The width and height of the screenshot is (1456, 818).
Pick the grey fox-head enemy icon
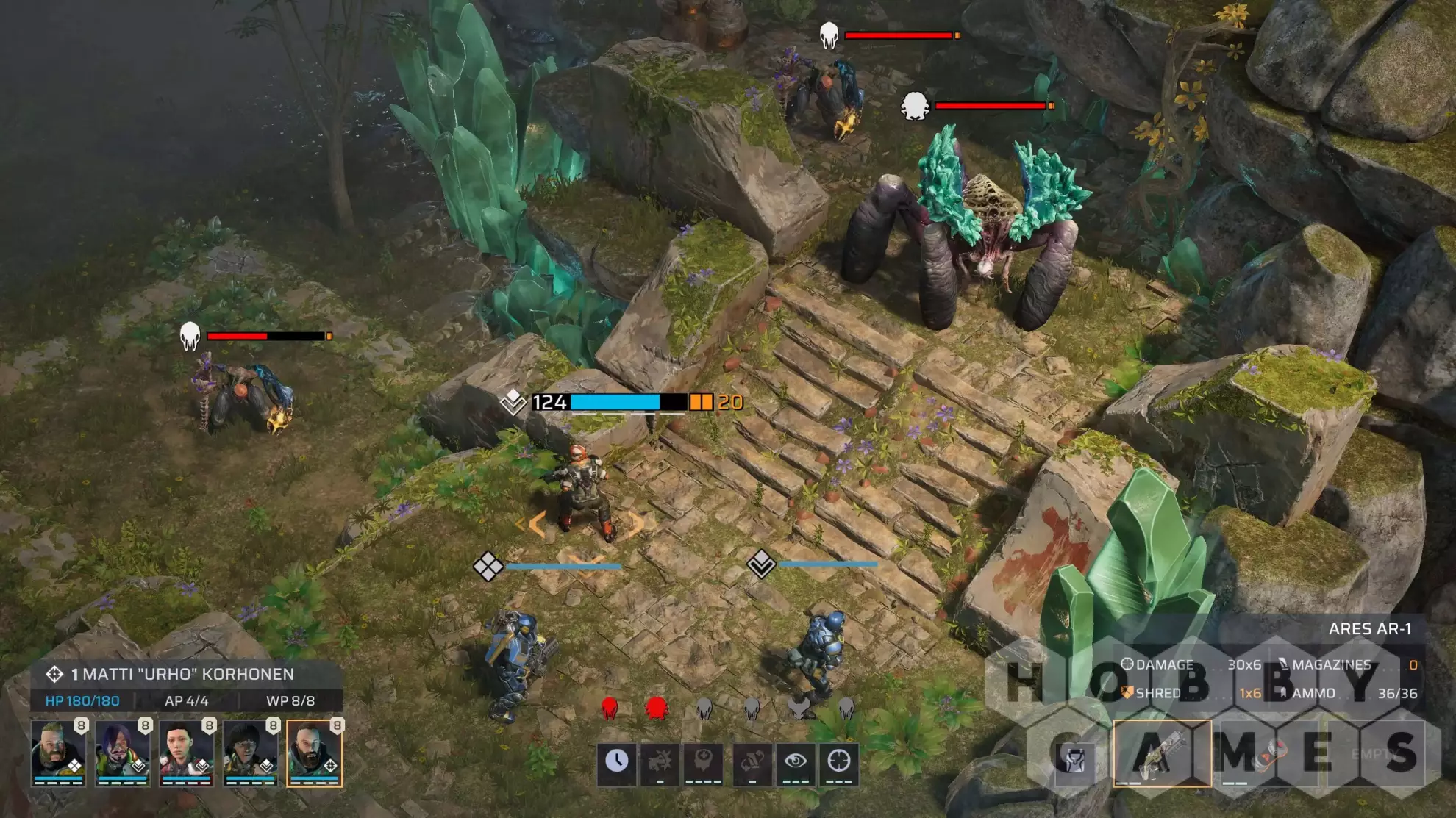tap(799, 708)
